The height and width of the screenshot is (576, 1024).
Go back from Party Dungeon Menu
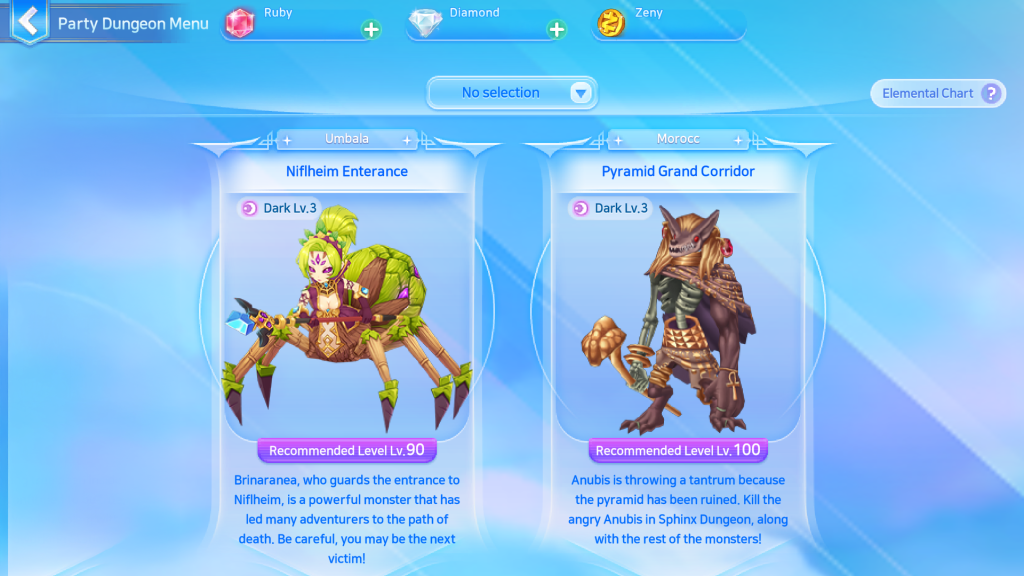point(28,22)
